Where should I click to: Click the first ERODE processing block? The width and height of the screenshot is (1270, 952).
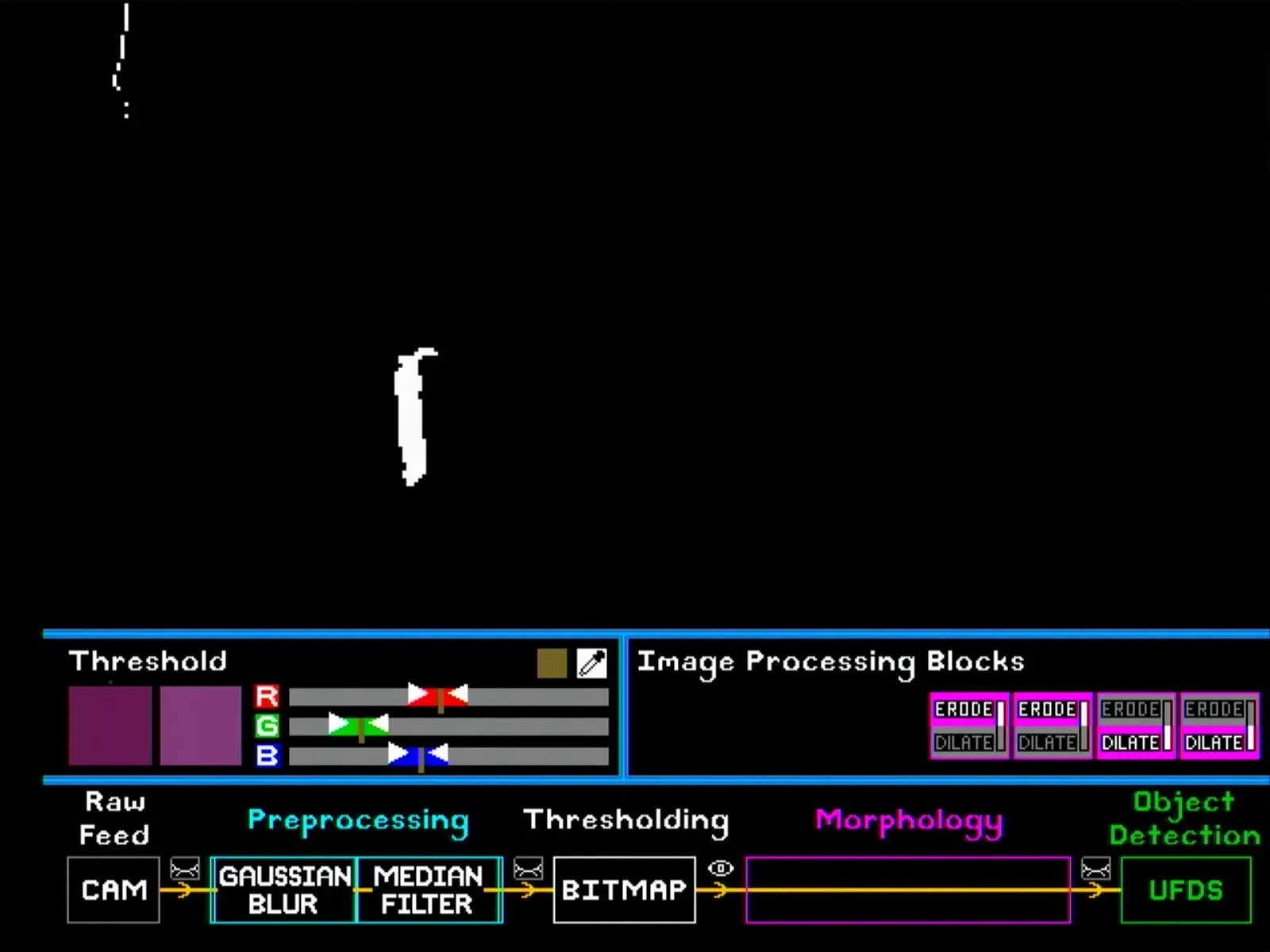[964, 710]
